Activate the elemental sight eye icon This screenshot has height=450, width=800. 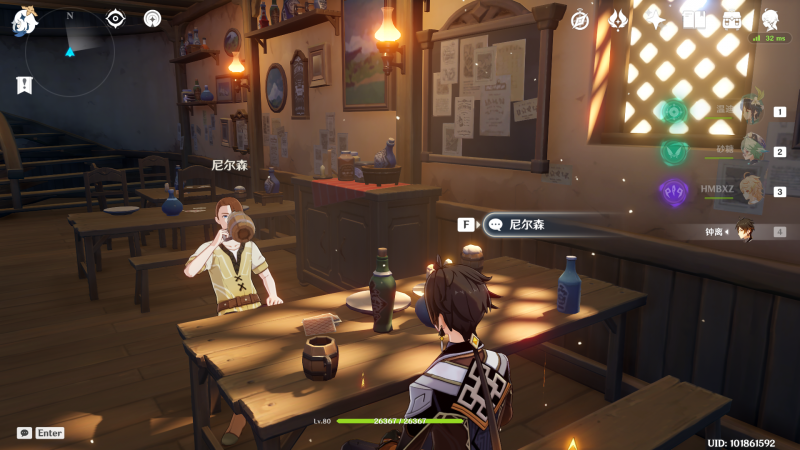[x=116, y=18]
